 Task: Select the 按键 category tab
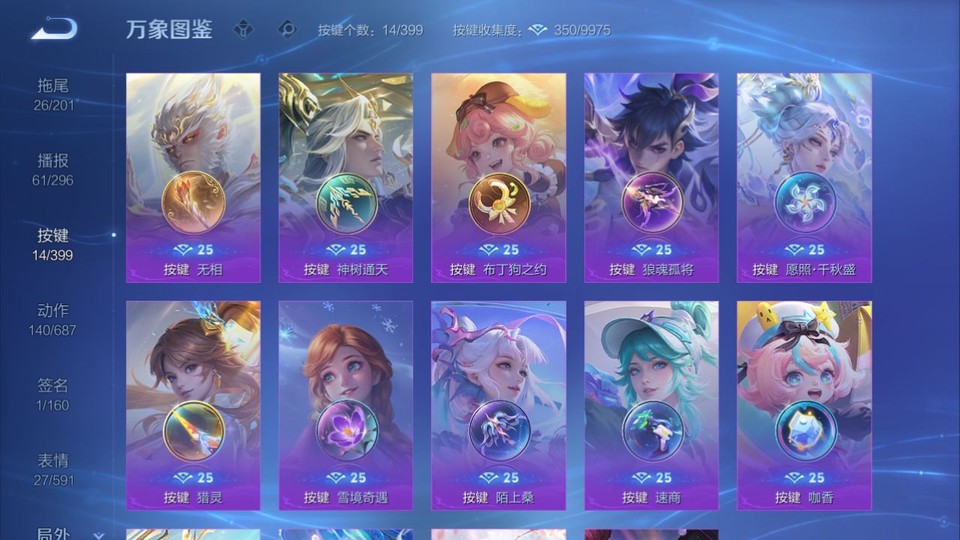pos(54,244)
